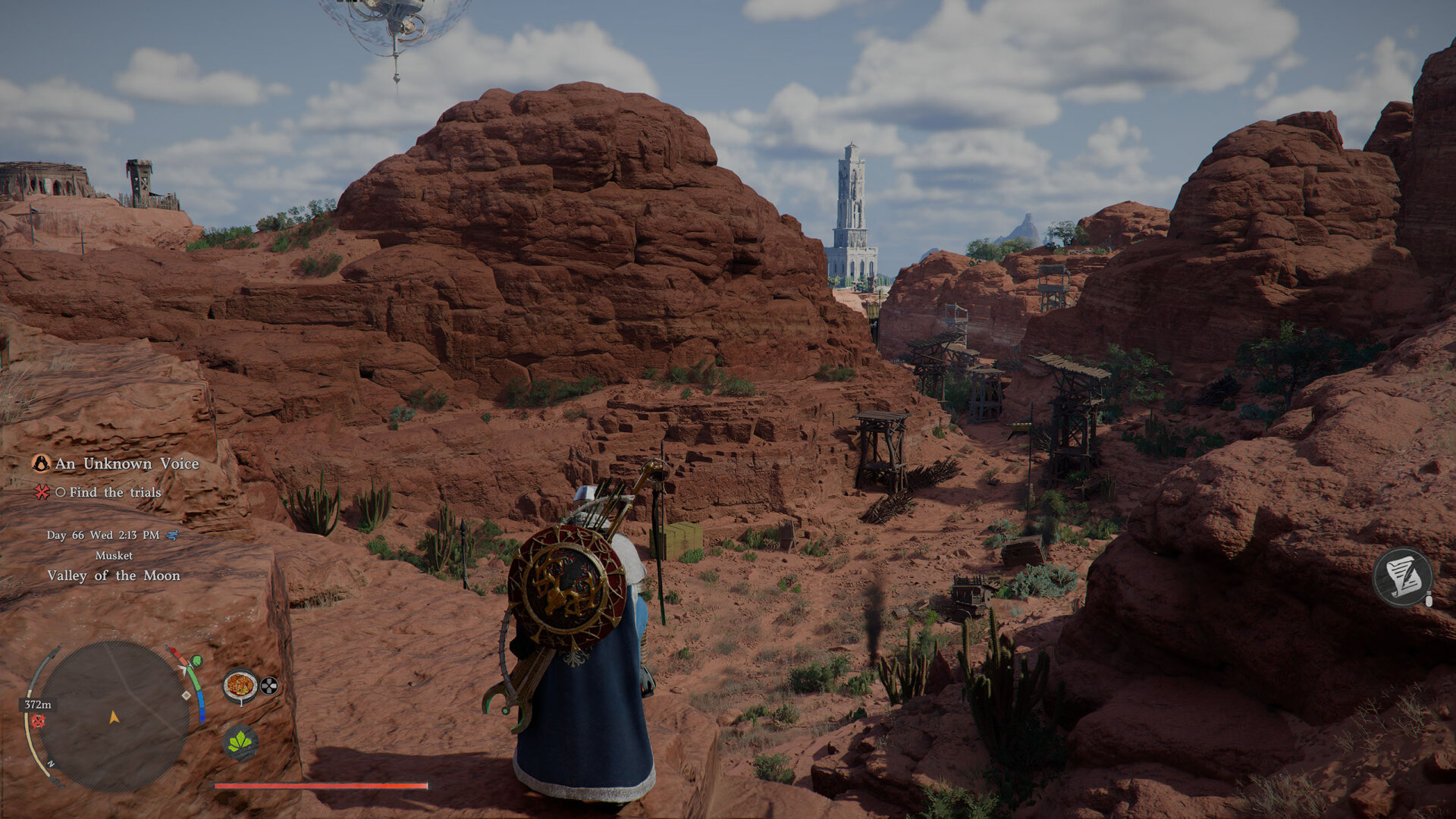The height and width of the screenshot is (819, 1456).
Task: Activate the green leaf skill icon
Action: (240, 742)
